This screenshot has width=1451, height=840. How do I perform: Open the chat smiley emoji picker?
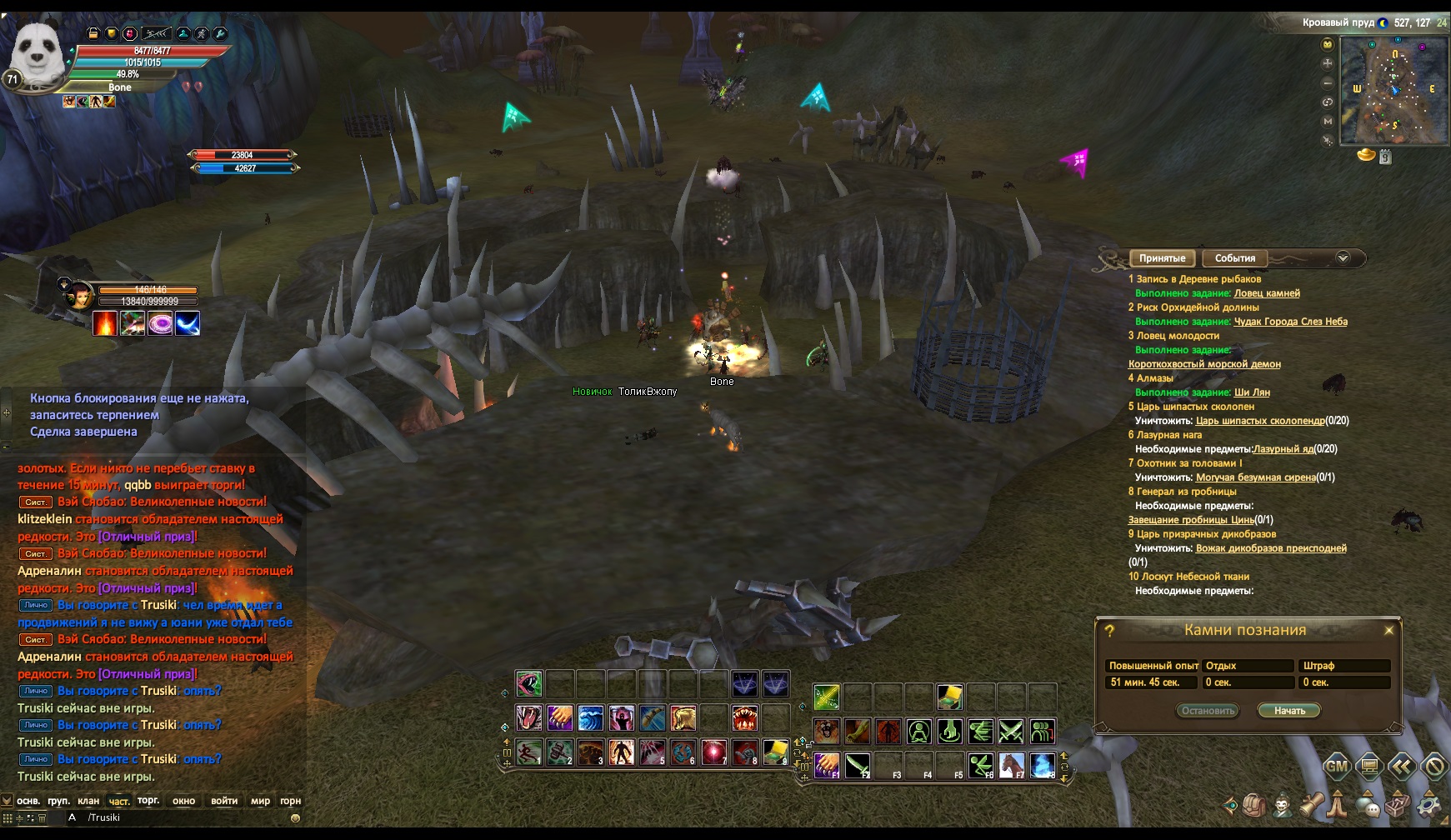[295, 817]
